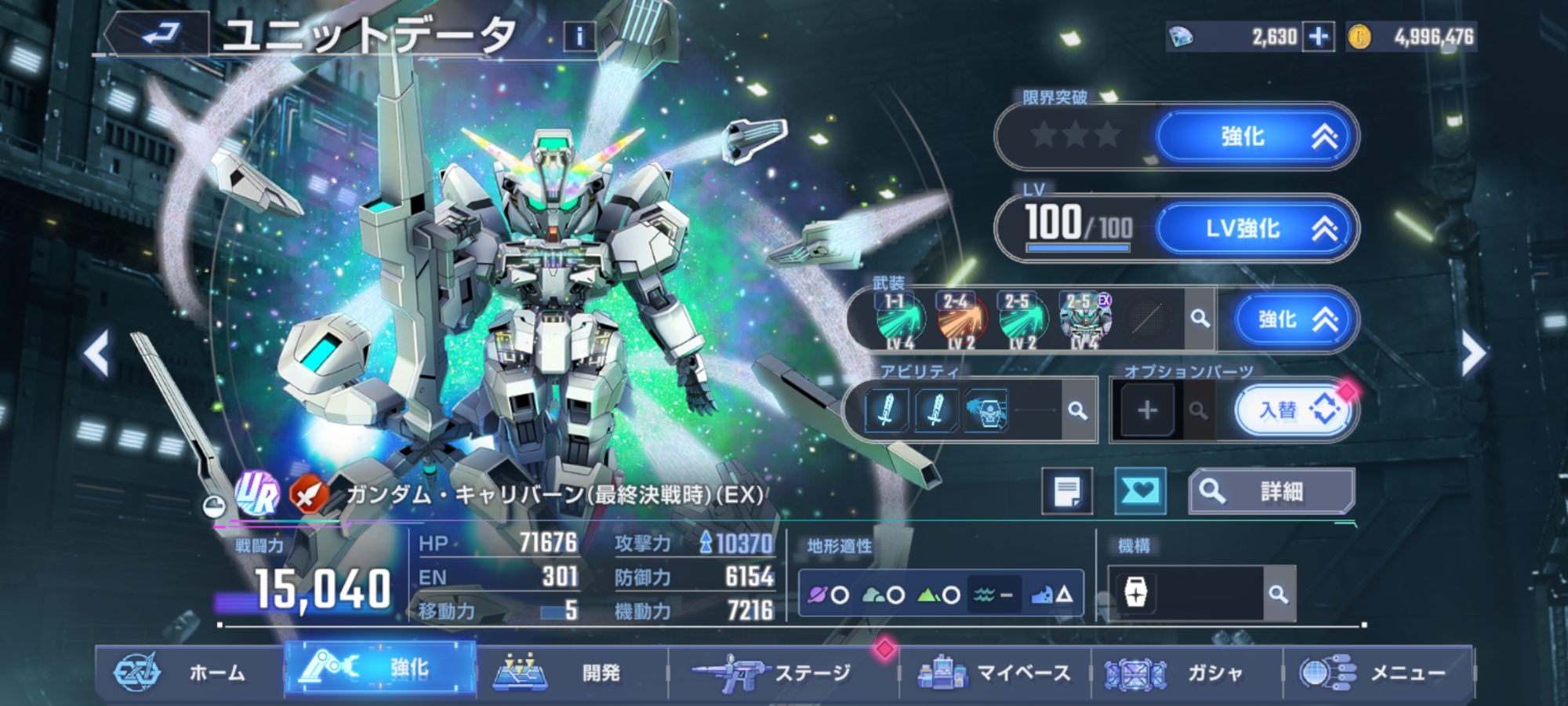Image resolution: width=1568 pixels, height=706 pixels.
Task: Open the abilities magnifier search
Action: point(1078,410)
